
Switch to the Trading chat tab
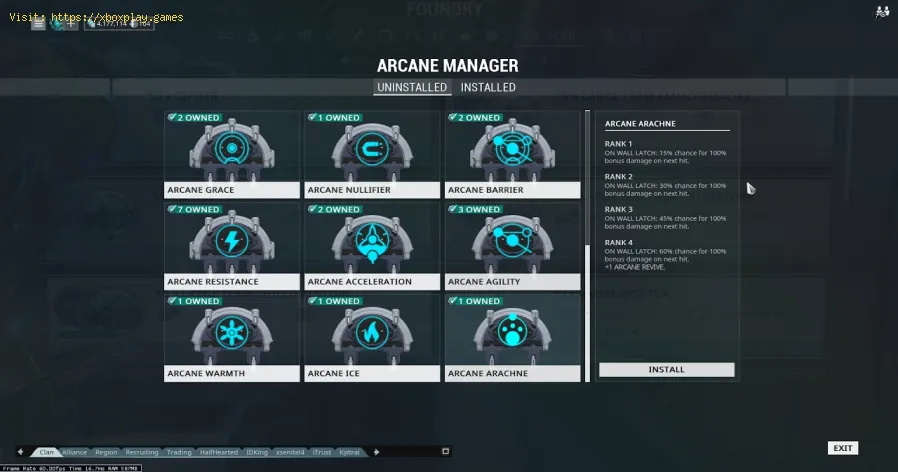(x=179, y=452)
